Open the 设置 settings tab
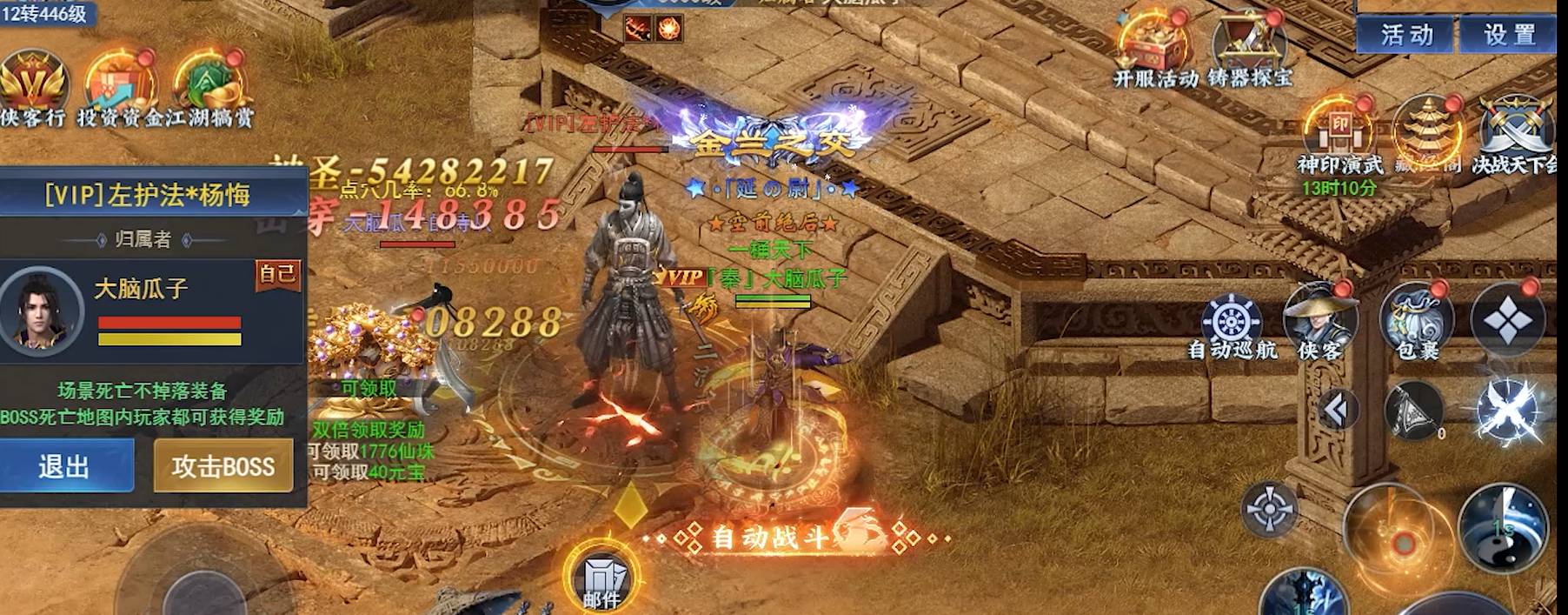1568x615 pixels. click(x=1509, y=35)
